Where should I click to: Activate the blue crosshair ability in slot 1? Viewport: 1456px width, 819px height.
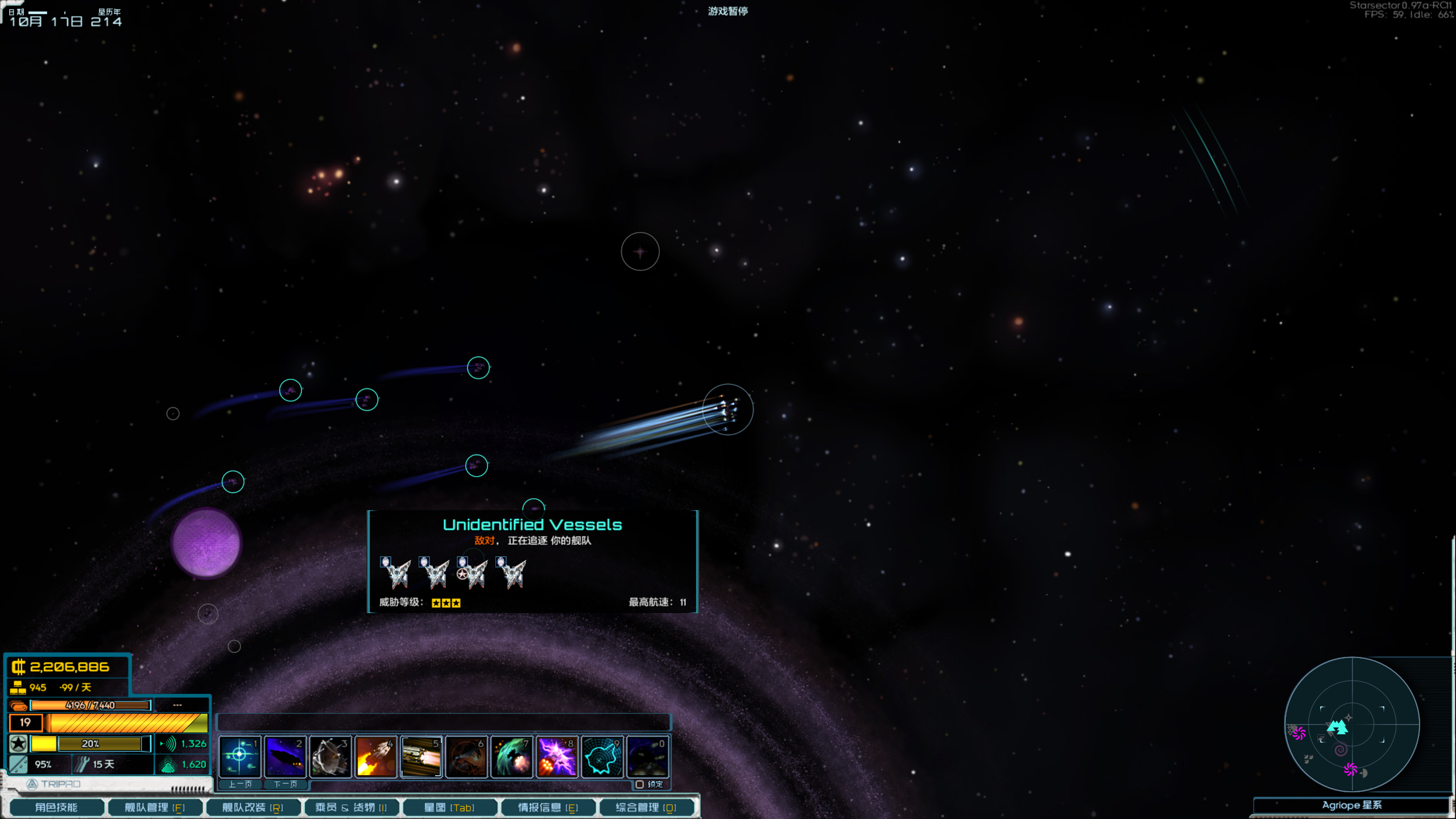click(239, 756)
